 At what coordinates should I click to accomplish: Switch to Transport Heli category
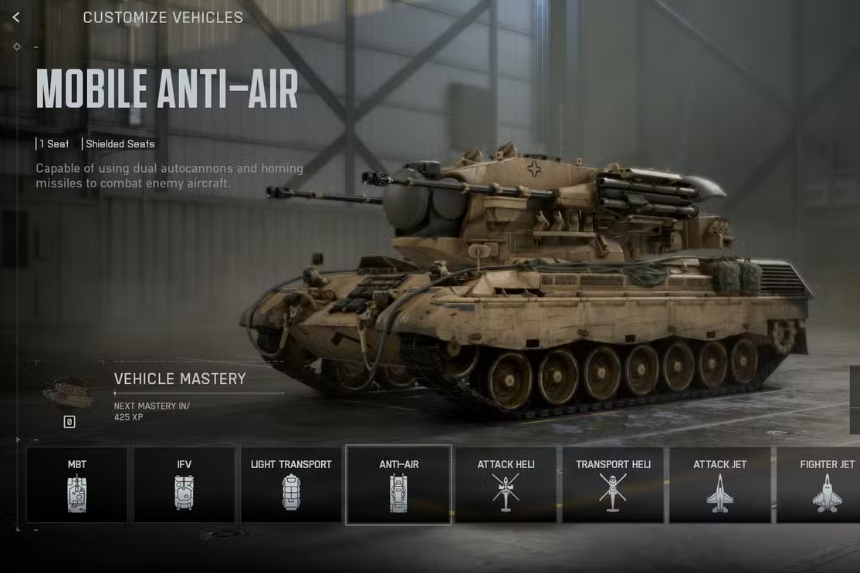pyautogui.click(x=613, y=484)
